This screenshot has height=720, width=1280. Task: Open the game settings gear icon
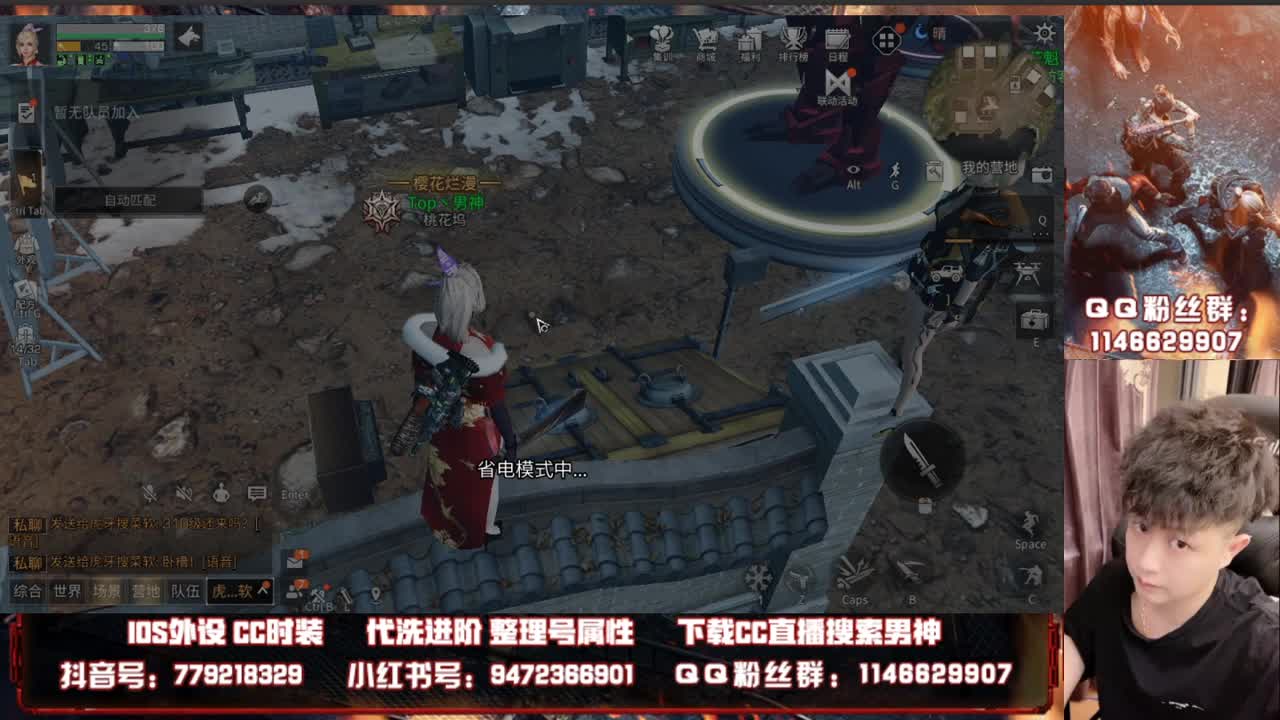(1043, 32)
